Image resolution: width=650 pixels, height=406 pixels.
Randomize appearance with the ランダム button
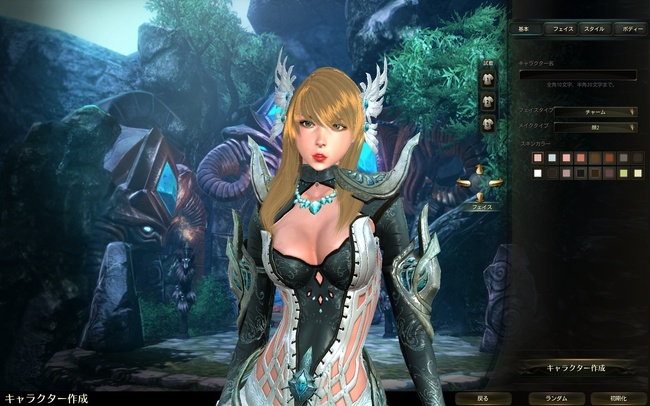[x=557, y=398]
